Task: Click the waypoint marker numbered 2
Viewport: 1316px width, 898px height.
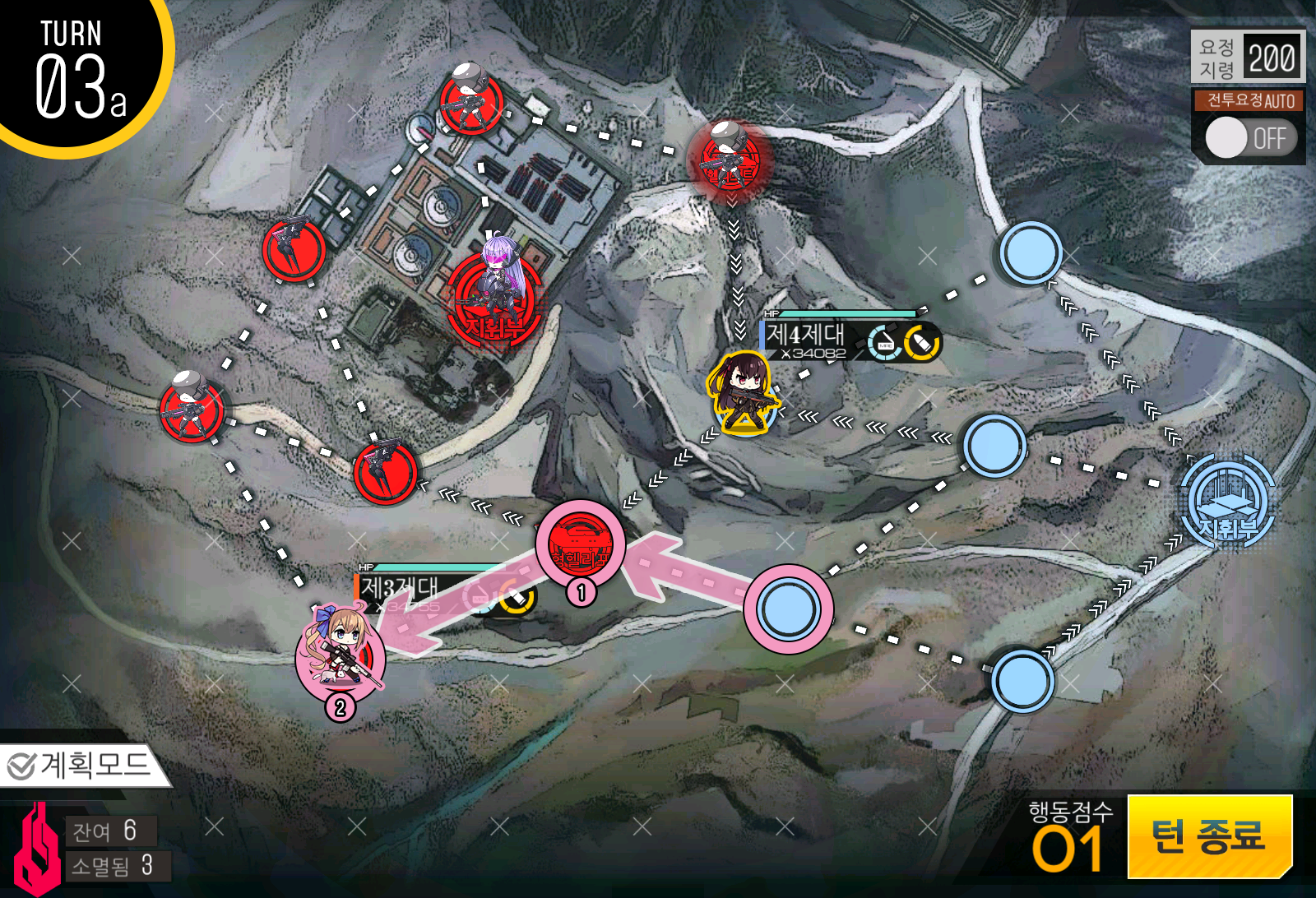Action: coord(341,707)
